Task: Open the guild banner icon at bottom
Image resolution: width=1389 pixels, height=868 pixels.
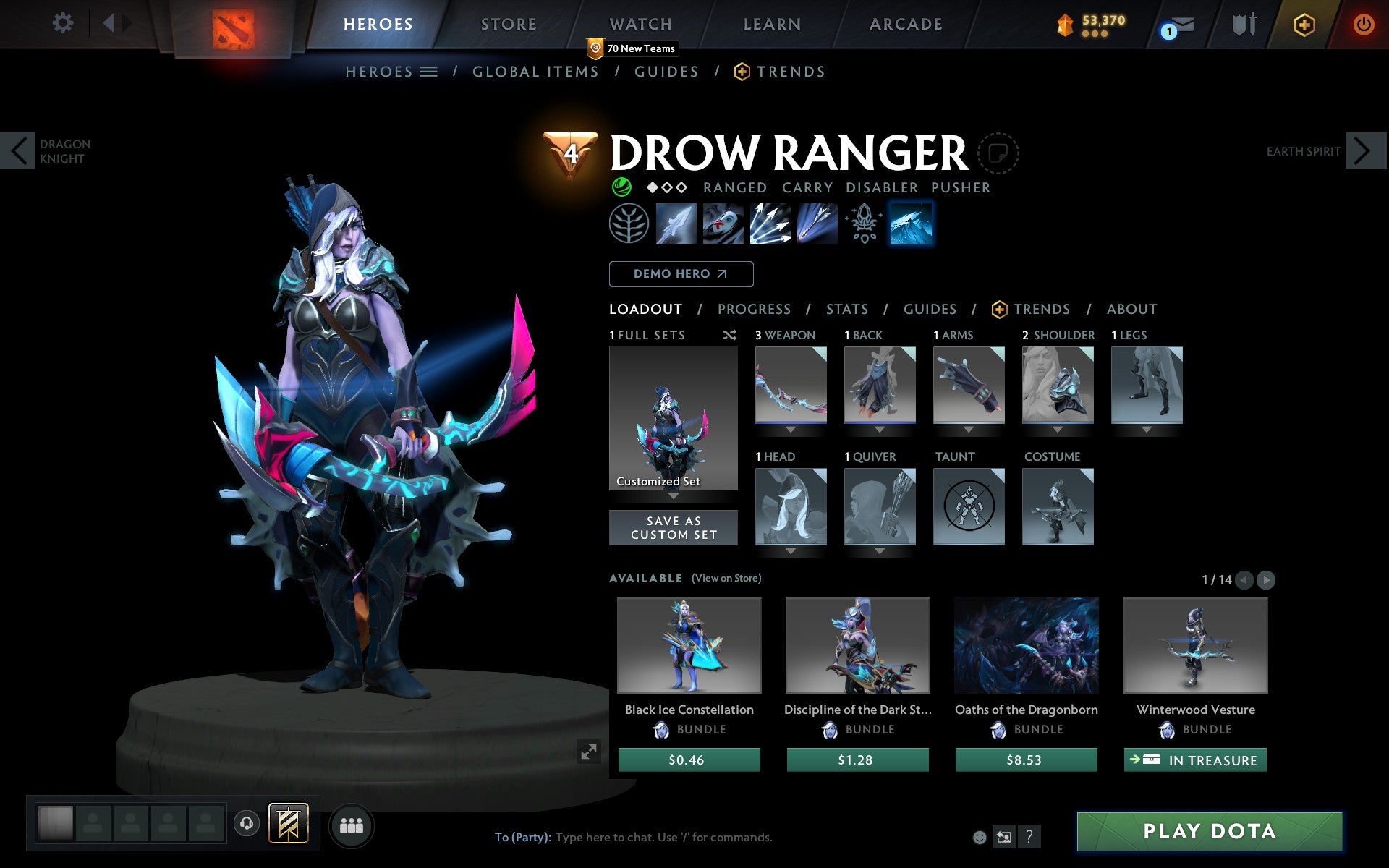Action: point(288,822)
